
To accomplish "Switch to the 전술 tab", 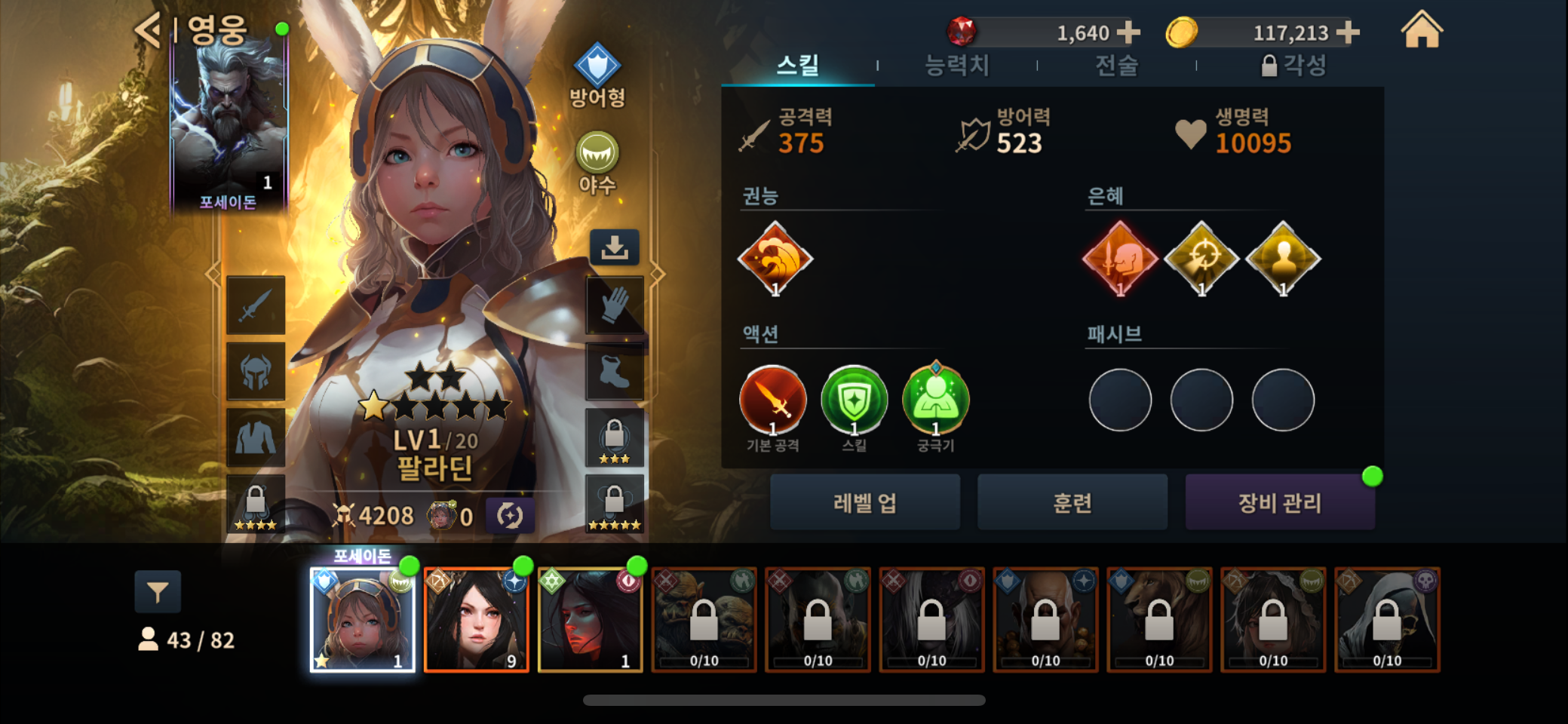I will (1116, 66).
